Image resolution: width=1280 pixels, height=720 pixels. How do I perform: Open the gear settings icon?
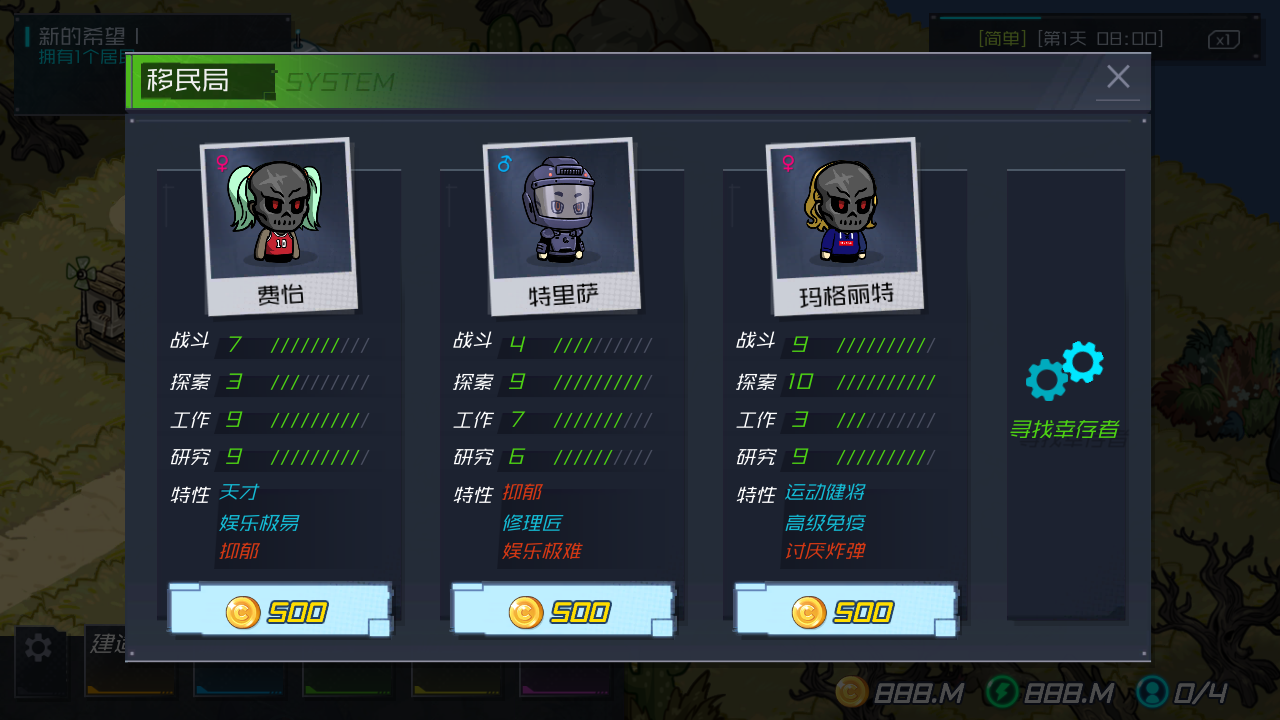[x=38, y=648]
